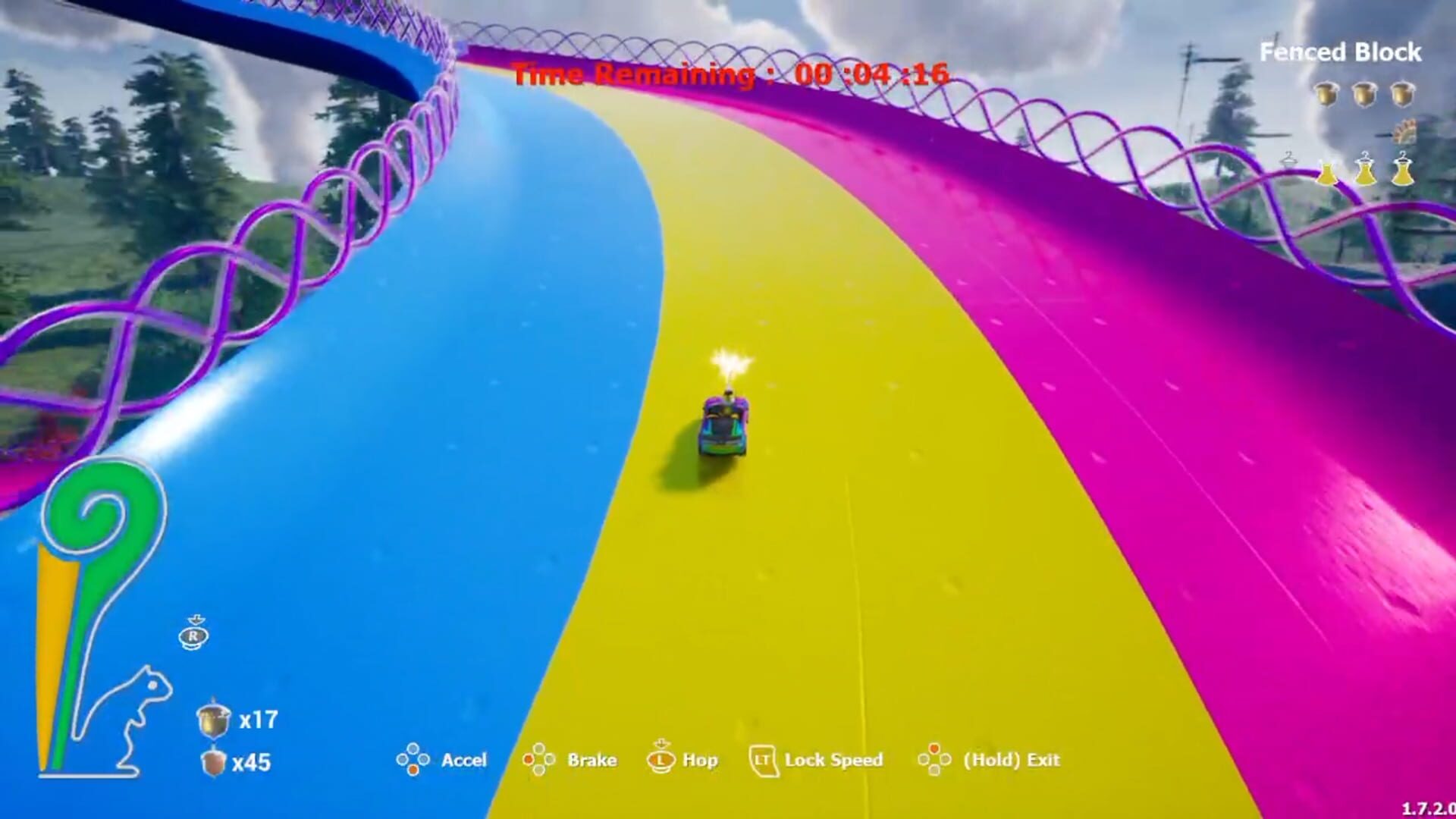Select the leftmost yellow dress icon
The image size is (1456, 819).
pos(1329,173)
